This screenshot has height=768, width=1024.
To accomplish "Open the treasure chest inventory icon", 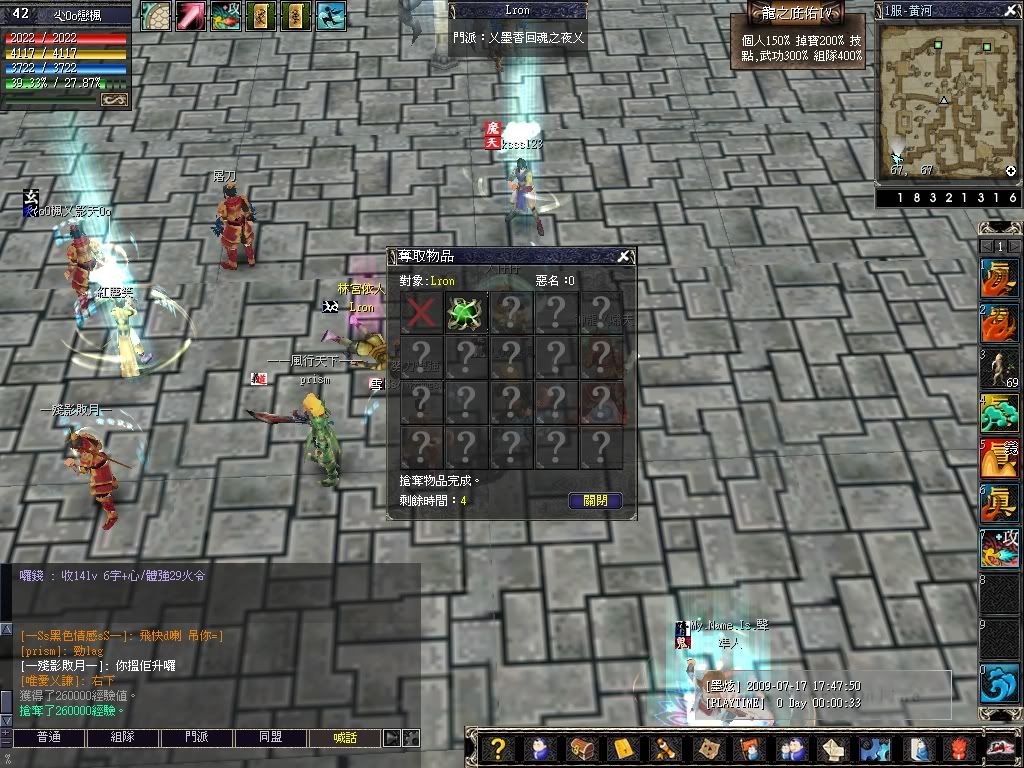I will pos(582,749).
